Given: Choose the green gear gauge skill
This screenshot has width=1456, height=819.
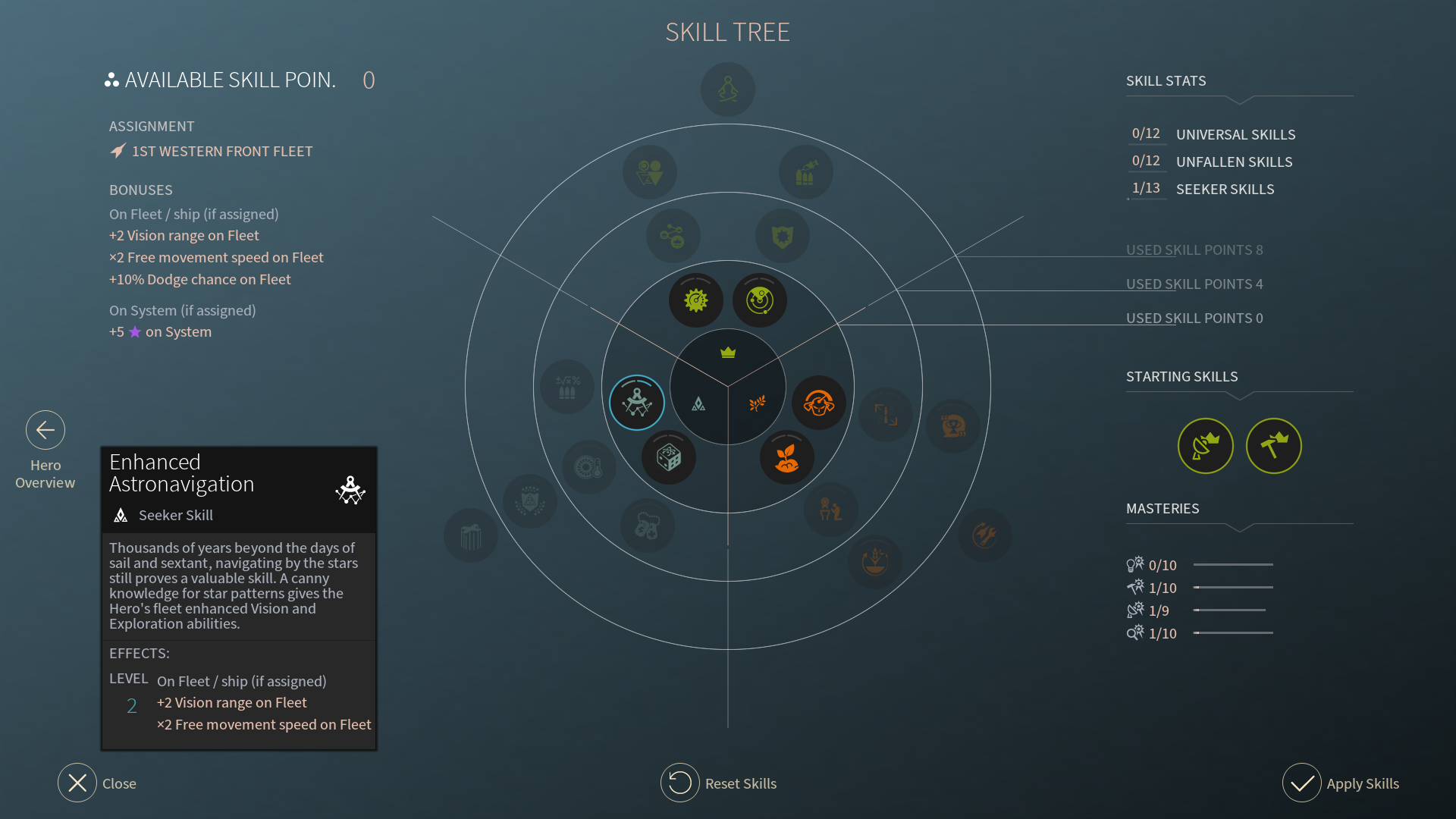Looking at the screenshot, I should pos(696,300).
